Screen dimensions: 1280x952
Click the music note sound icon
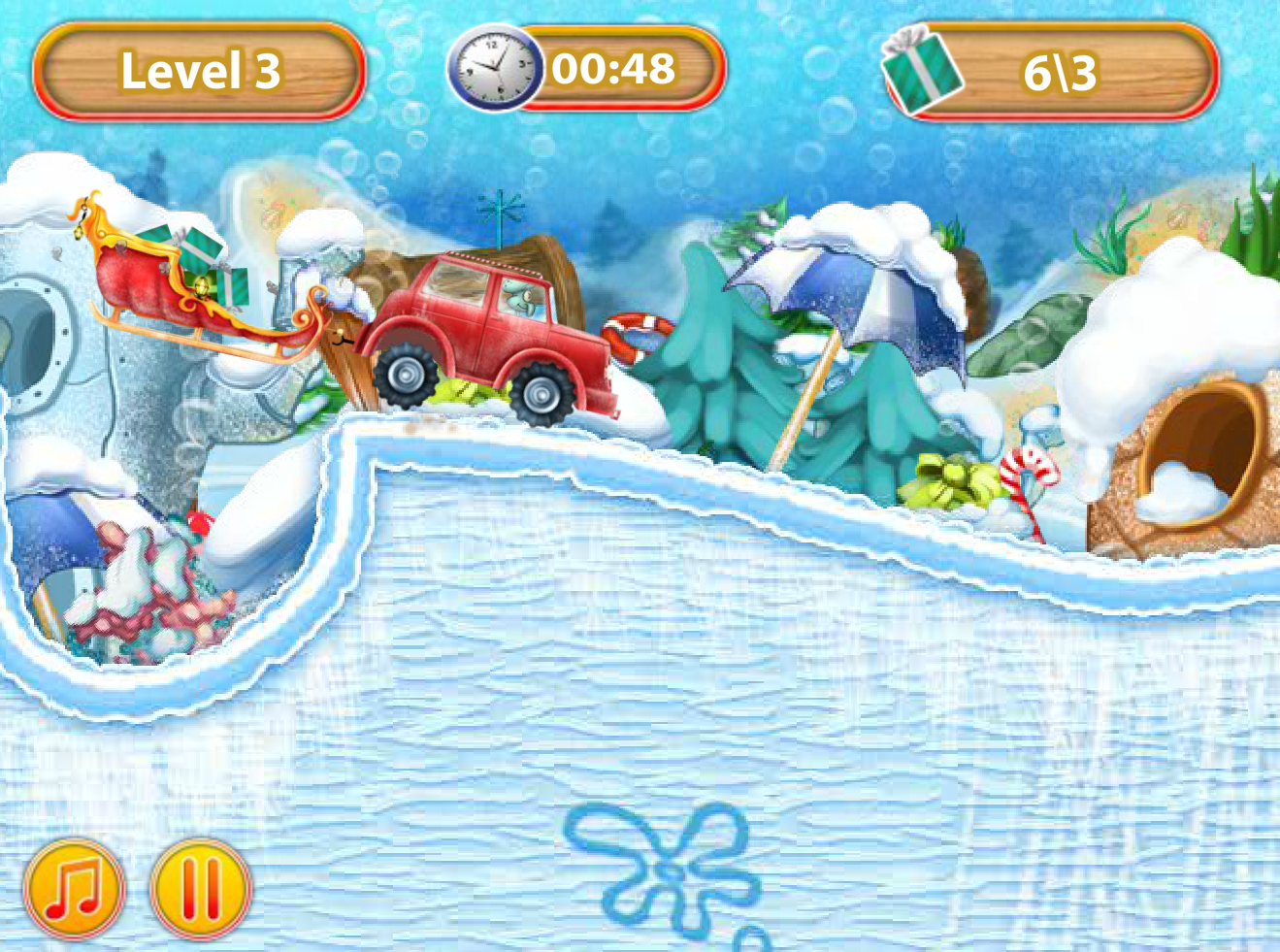point(77,889)
